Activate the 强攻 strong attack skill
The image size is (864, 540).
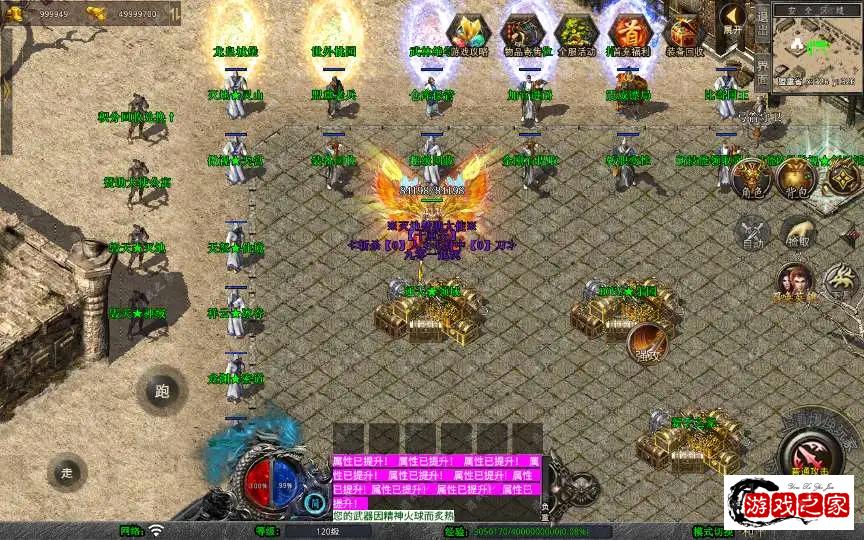coord(647,343)
